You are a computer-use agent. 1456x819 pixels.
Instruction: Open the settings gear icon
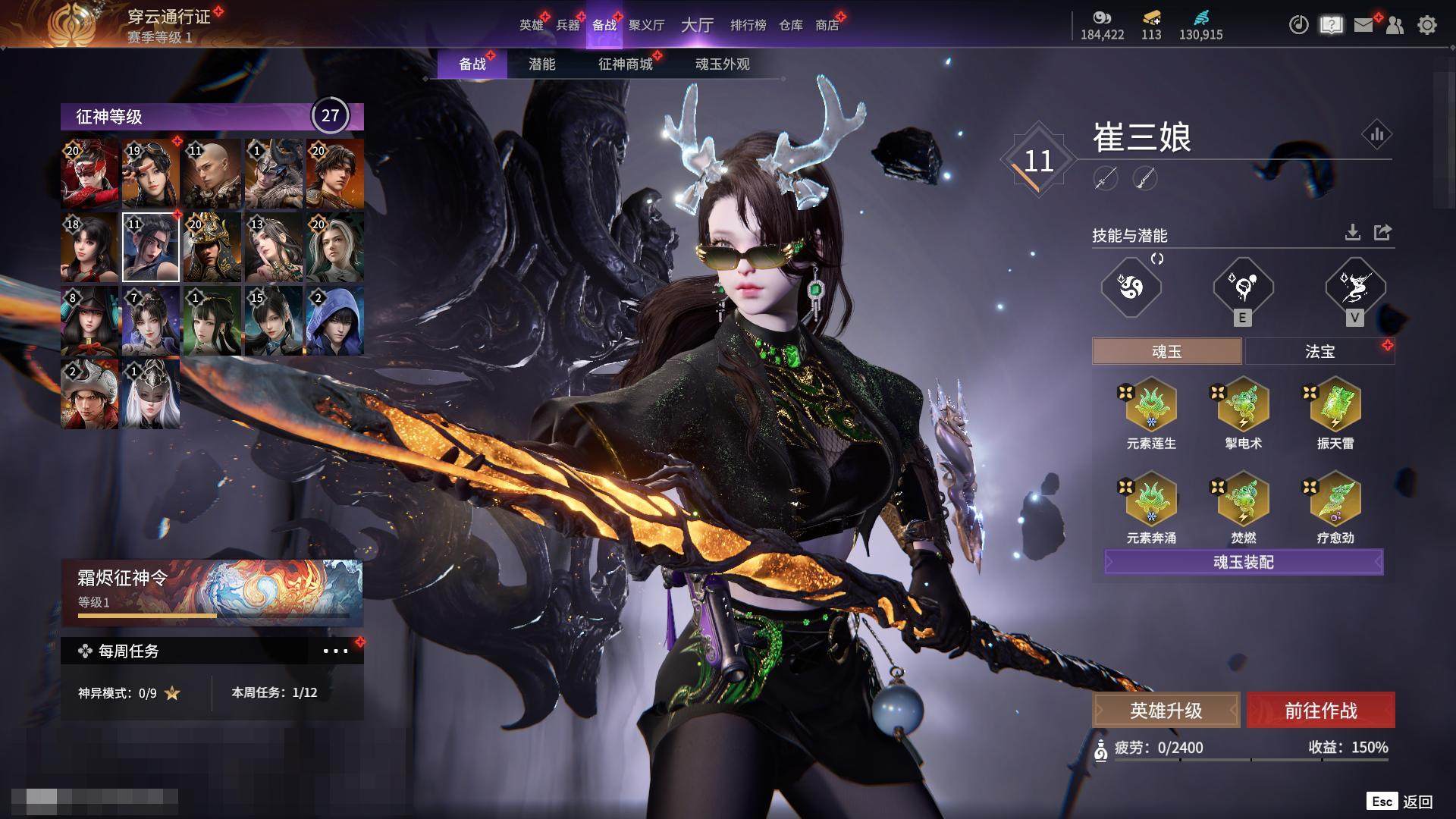click(x=1426, y=25)
